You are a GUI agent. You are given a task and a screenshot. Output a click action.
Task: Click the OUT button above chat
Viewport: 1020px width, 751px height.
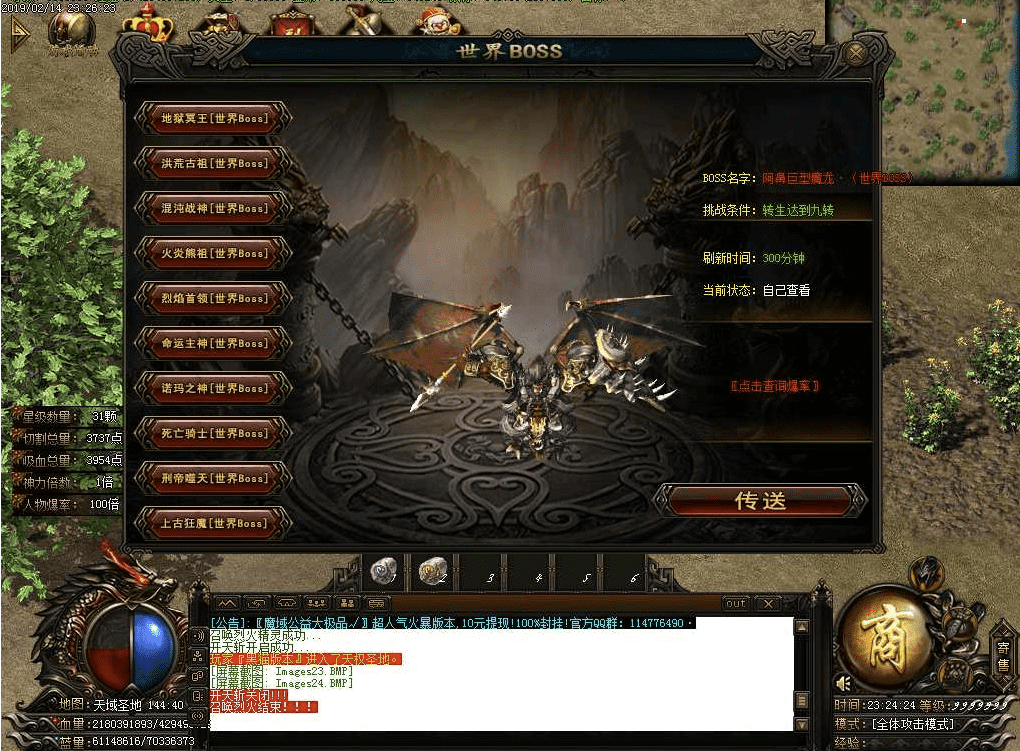click(735, 604)
